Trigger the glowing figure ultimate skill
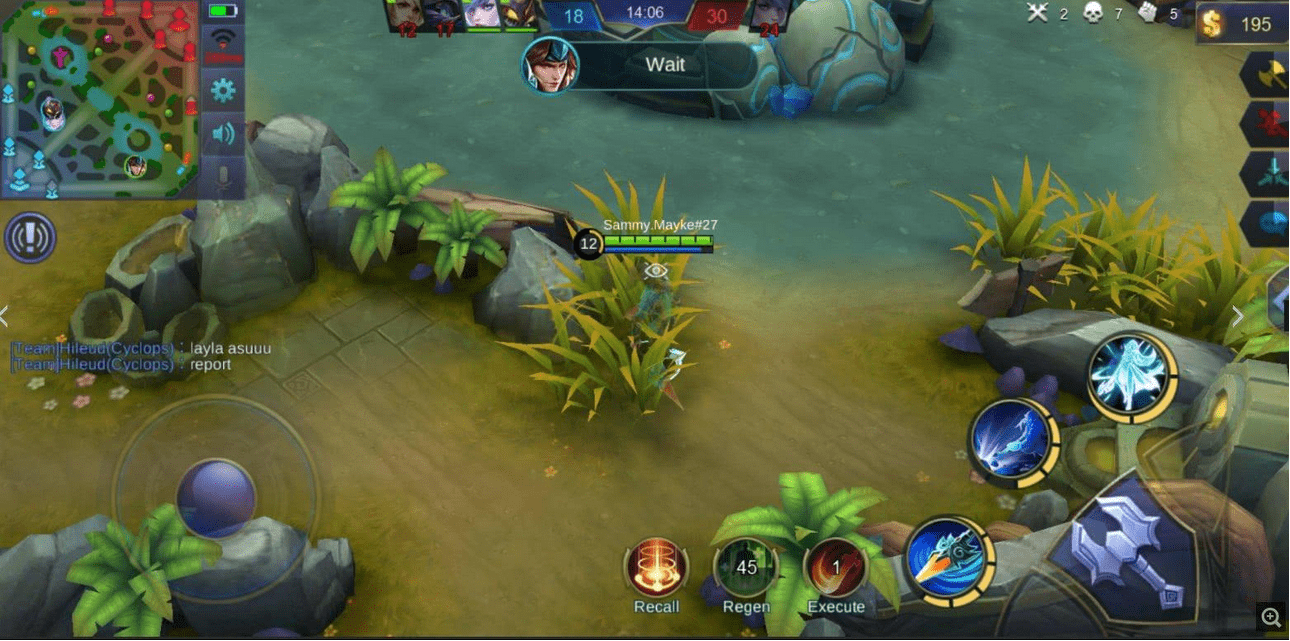This screenshot has width=1290, height=641. [1133, 376]
